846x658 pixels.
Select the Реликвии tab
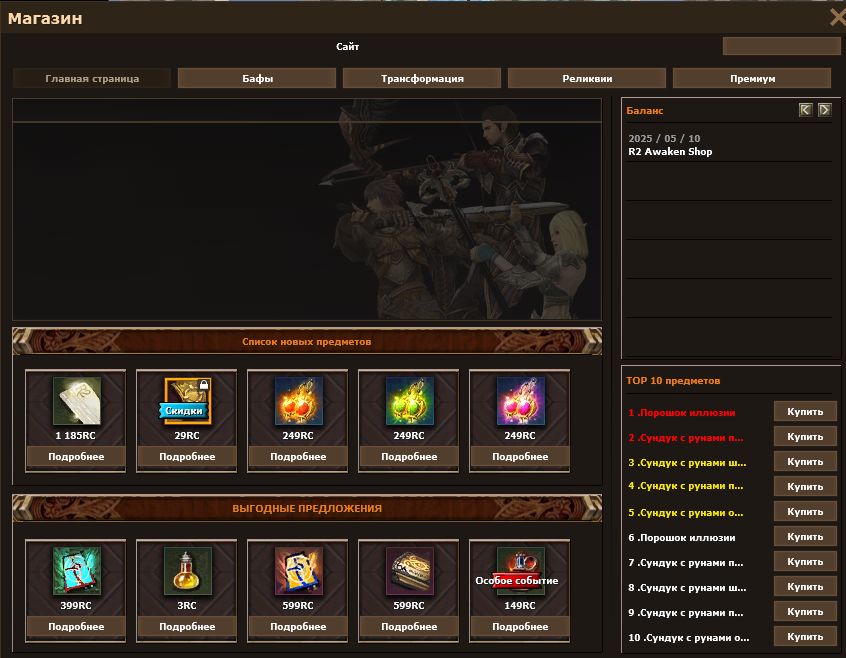click(587, 78)
